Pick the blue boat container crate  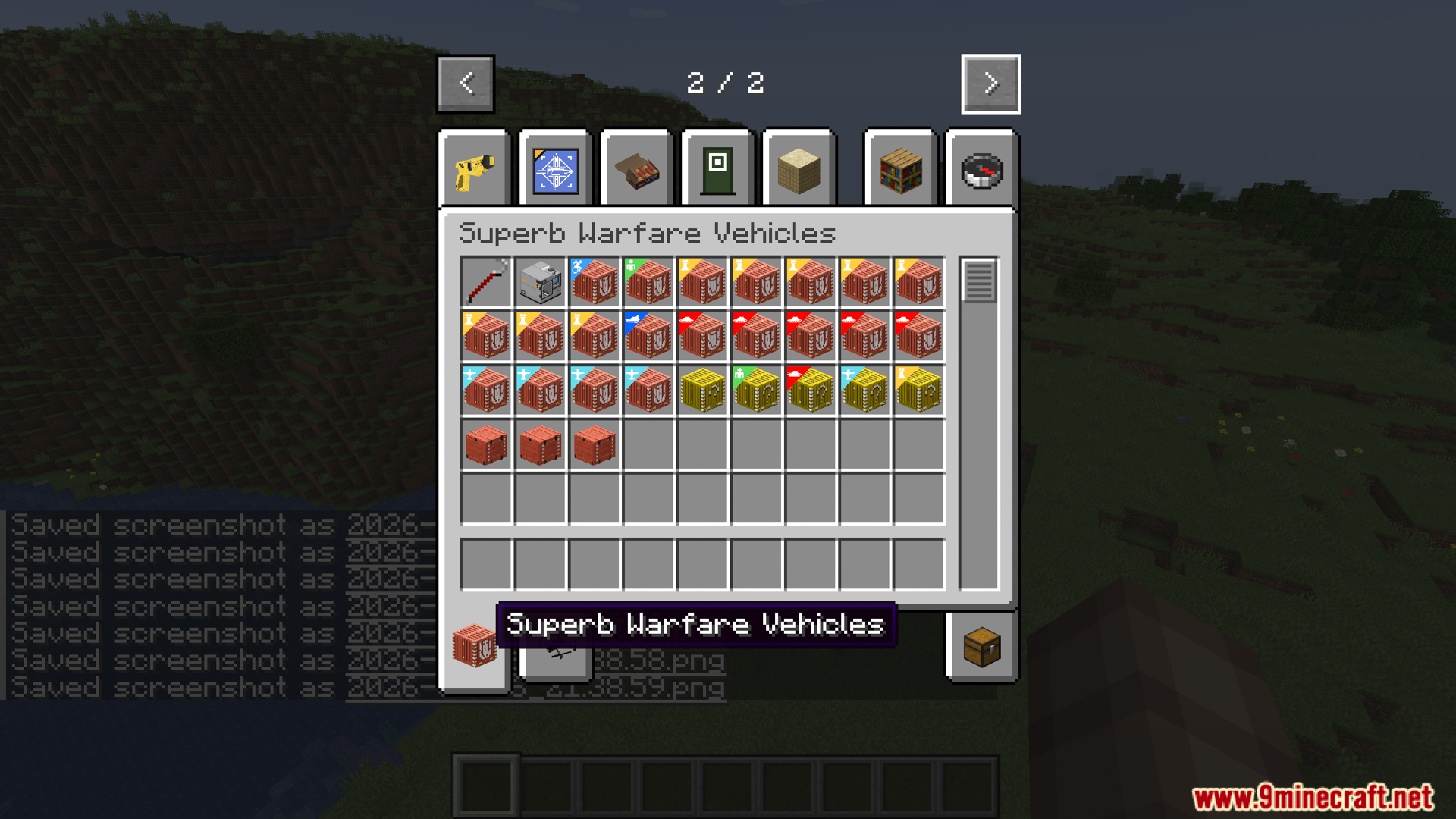click(648, 336)
